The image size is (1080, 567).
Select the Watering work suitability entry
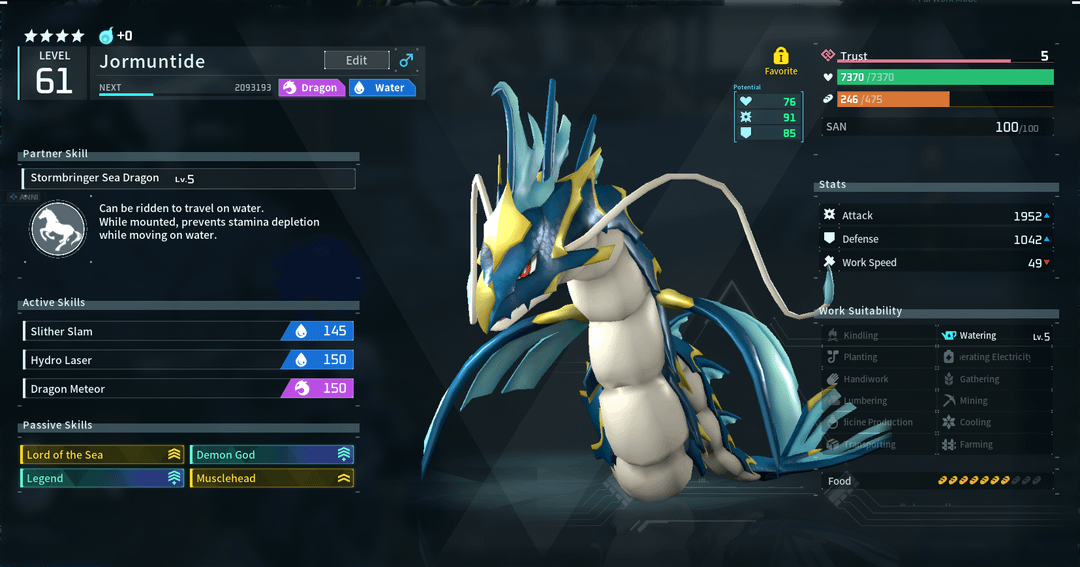[996, 336]
